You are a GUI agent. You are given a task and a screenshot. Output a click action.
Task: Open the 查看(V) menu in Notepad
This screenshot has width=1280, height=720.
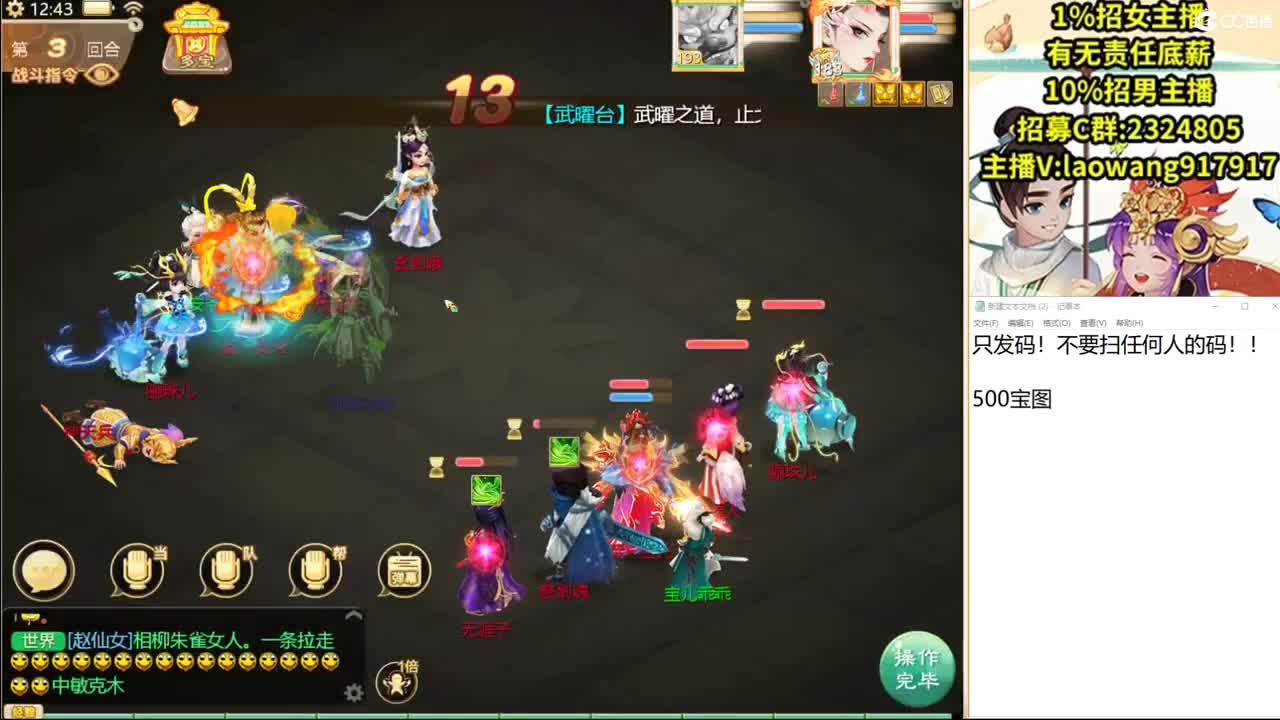tap(1093, 323)
